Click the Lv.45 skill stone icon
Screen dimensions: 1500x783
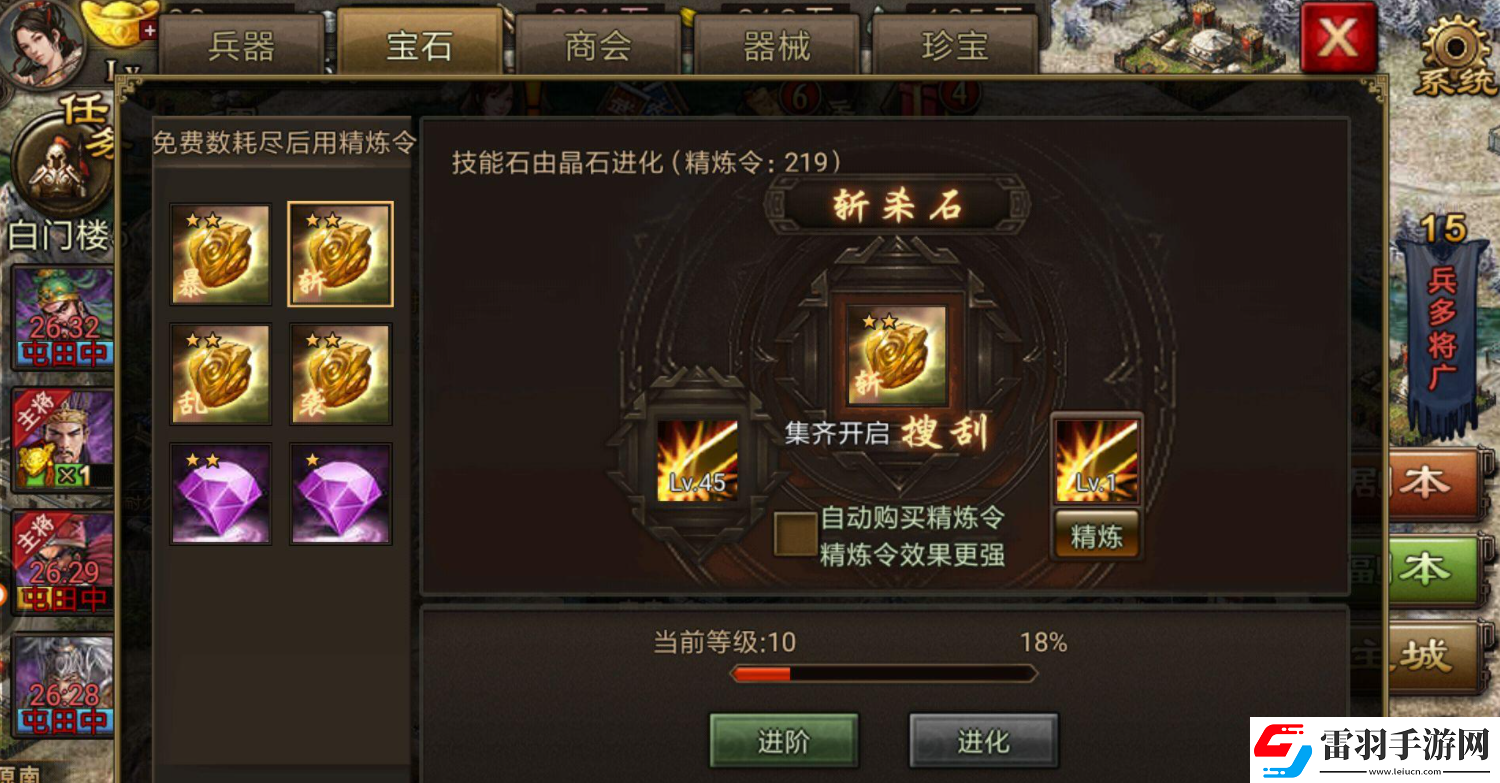[x=697, y=458]
